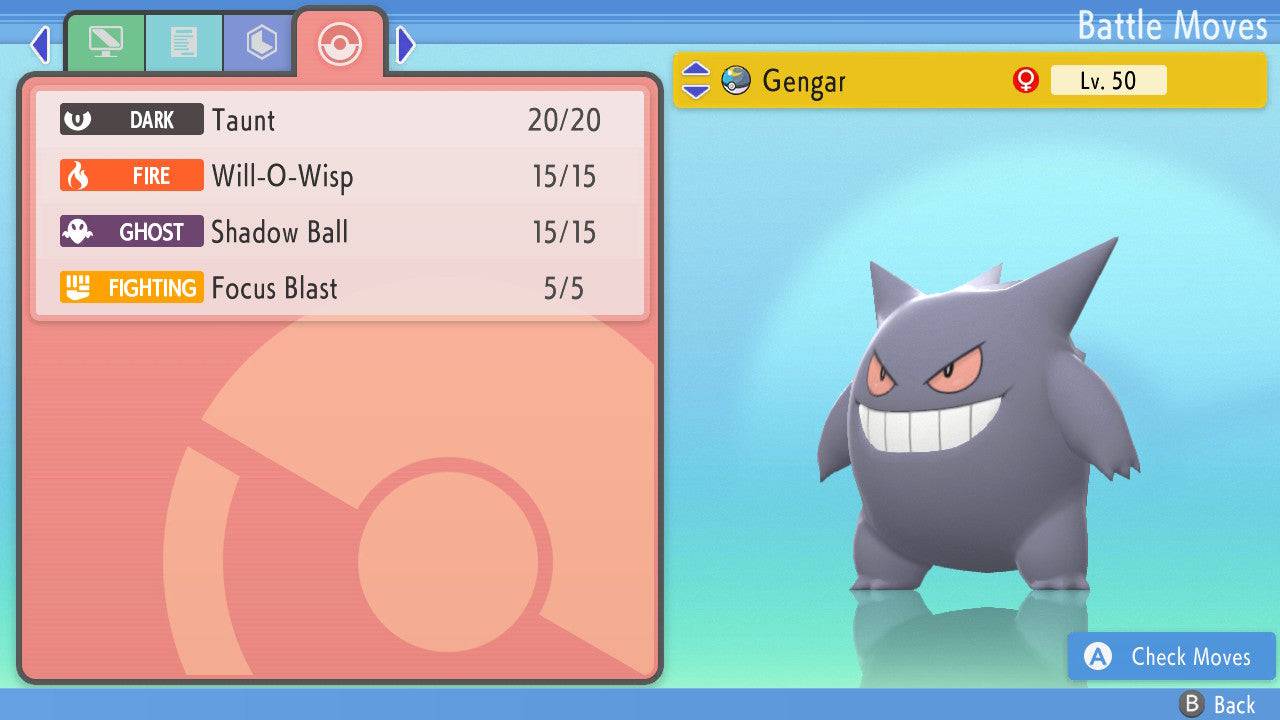This screenshot has width=1280, height=720.
Task: Select the FIGHTING type badge on Focus Blast
Action: click(131, 288)
